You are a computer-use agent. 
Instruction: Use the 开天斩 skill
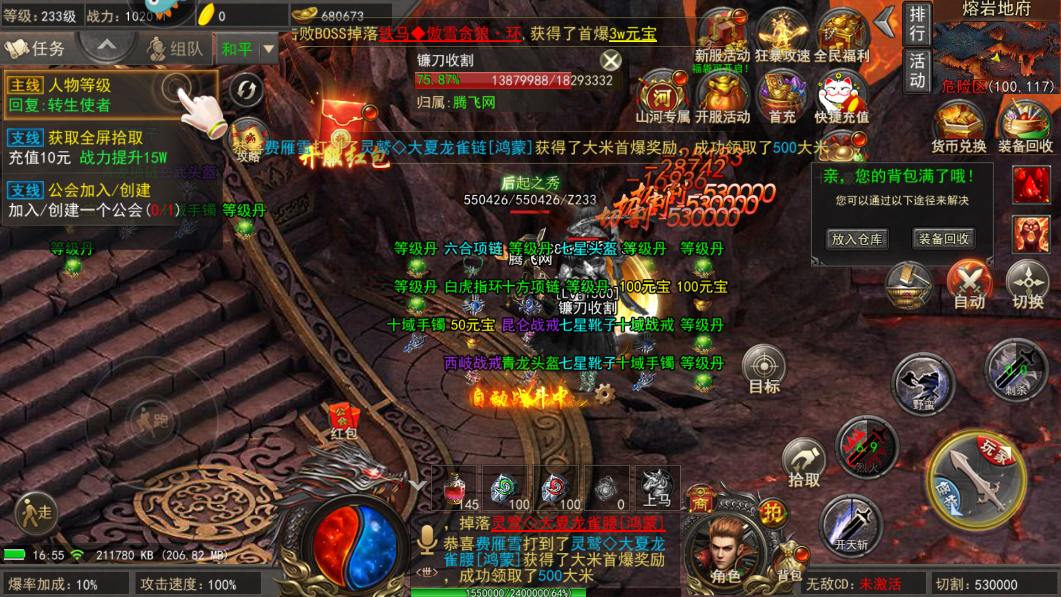[851, 525]
